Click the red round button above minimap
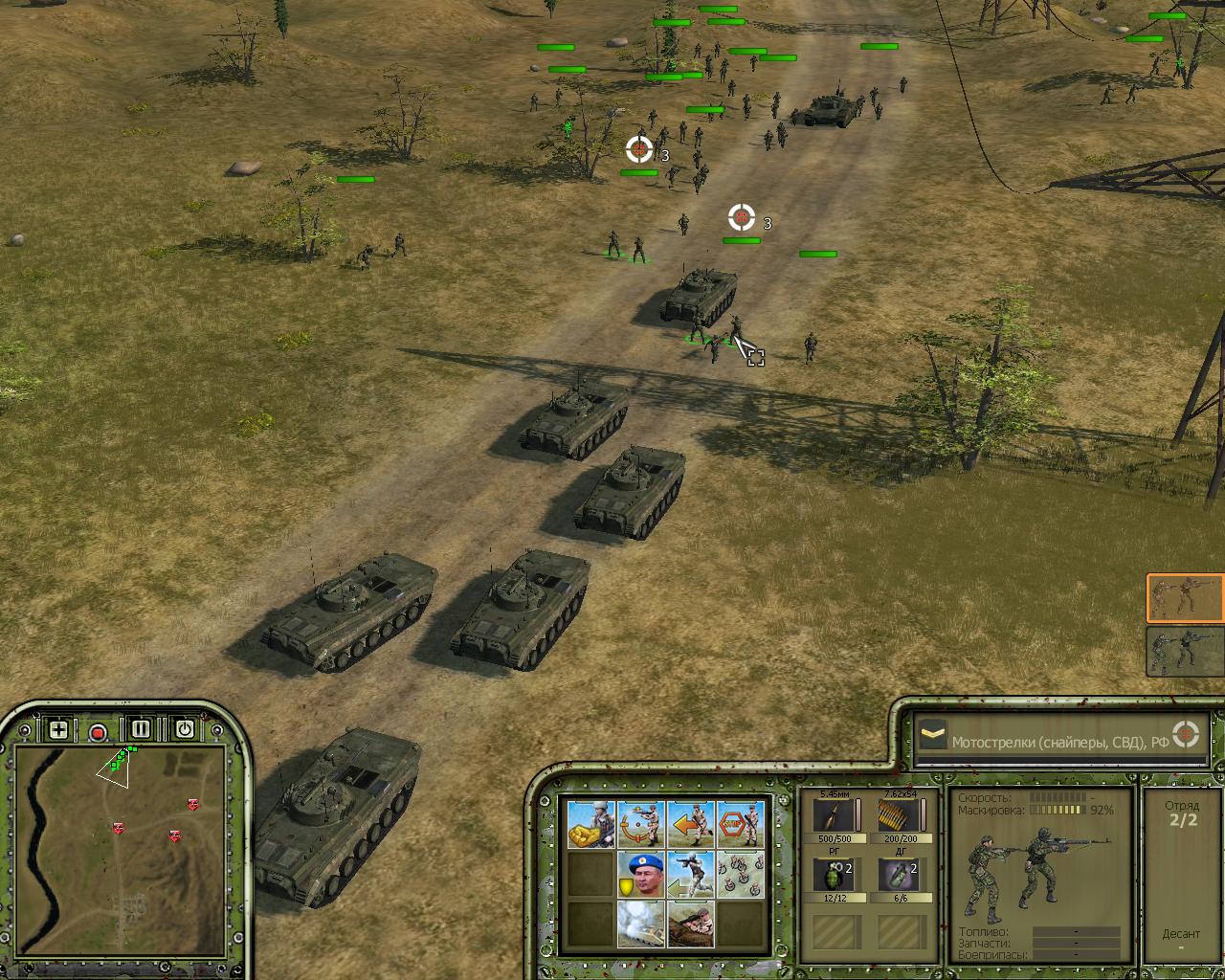 click(x=98, y=733)
